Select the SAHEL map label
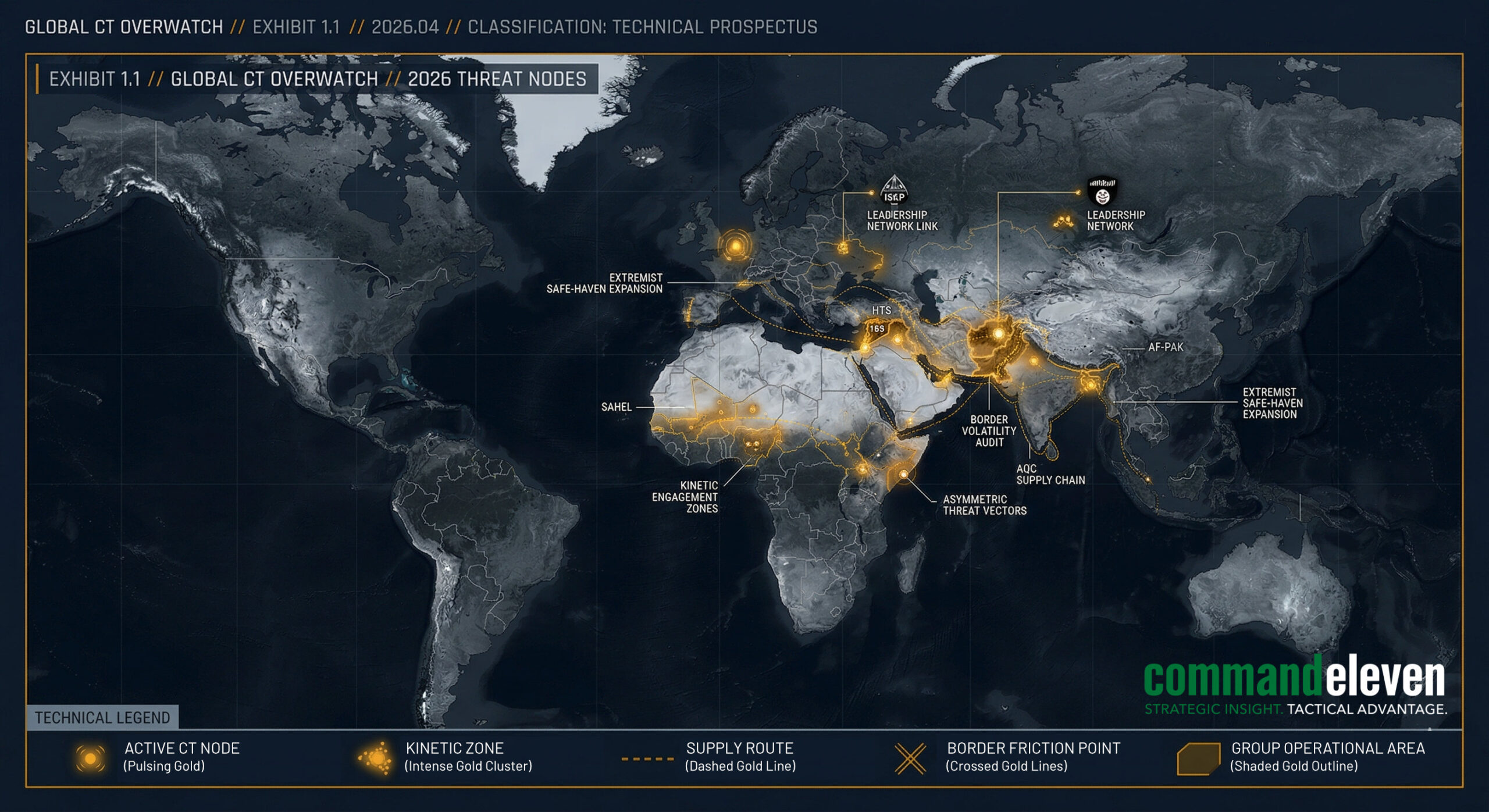This screenshot has height=812, width=1489. pyautogui.click(x=616, y=407)
